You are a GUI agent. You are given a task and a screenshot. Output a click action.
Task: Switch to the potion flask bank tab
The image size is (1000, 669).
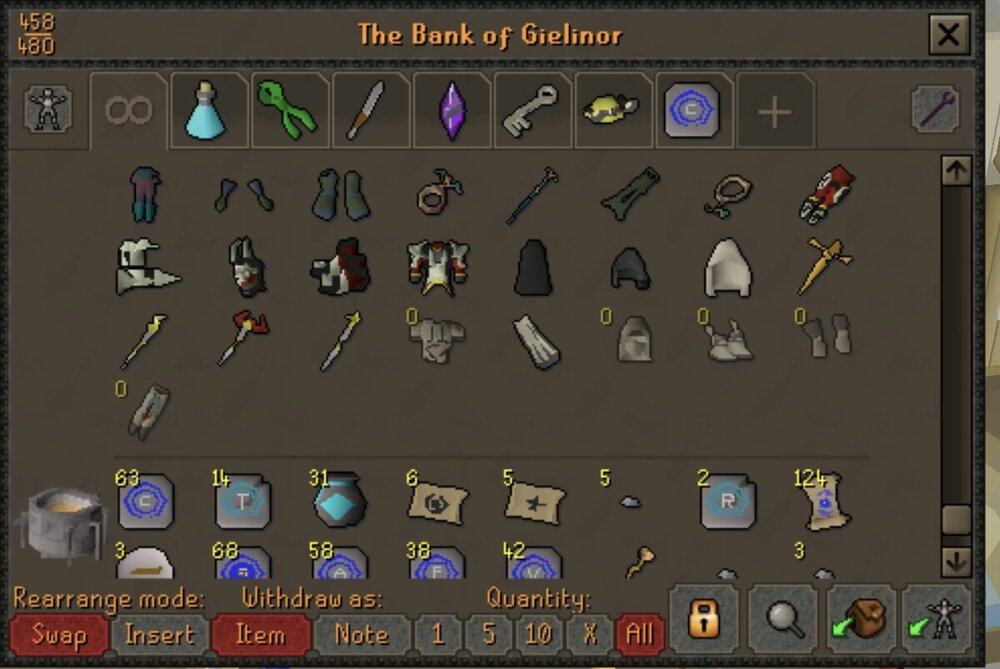(209, 110)
